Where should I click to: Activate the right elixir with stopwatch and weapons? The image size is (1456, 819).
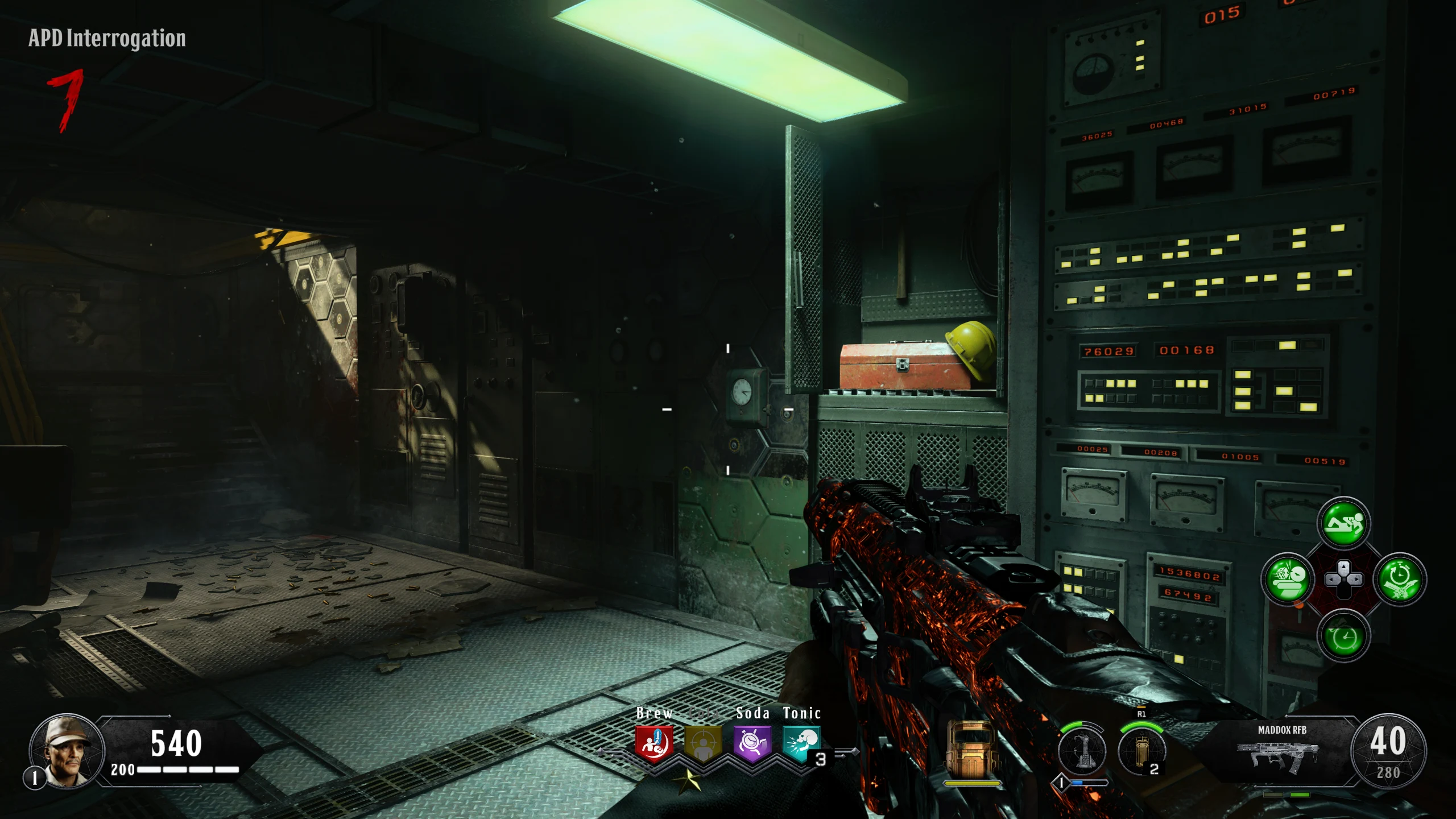pos(1400,579)
